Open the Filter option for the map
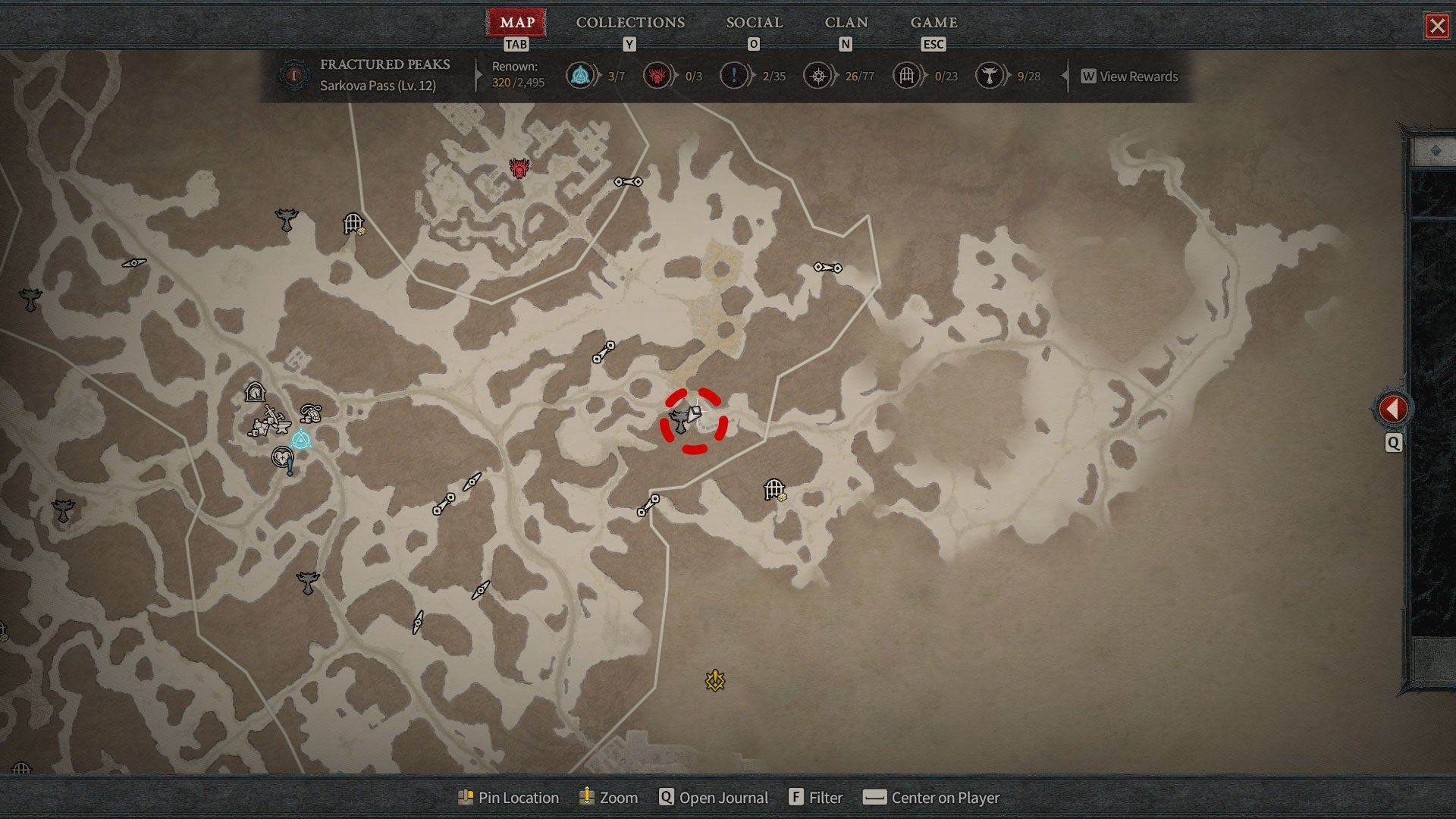This screenshot has width=1456, height=819. tap(816, 798)
